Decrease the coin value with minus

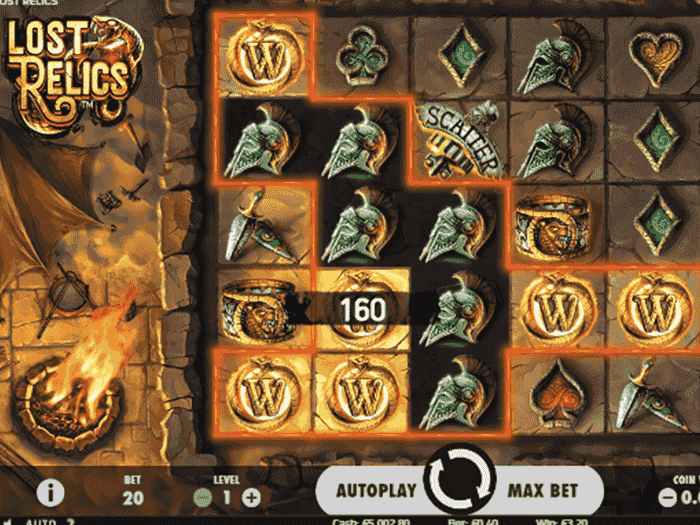(667, 497)
